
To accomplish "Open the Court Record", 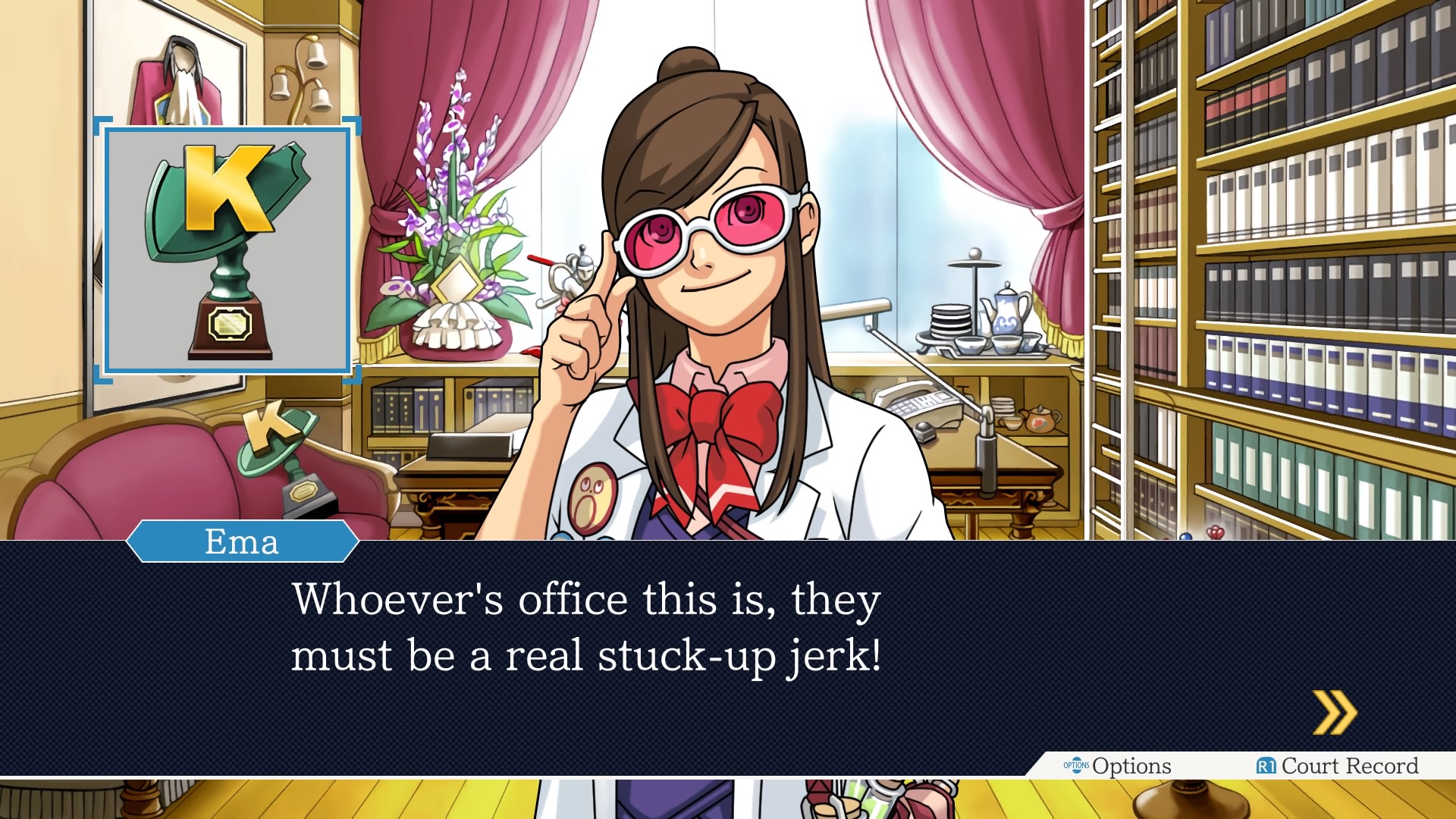I will (x=1338, y=766).
